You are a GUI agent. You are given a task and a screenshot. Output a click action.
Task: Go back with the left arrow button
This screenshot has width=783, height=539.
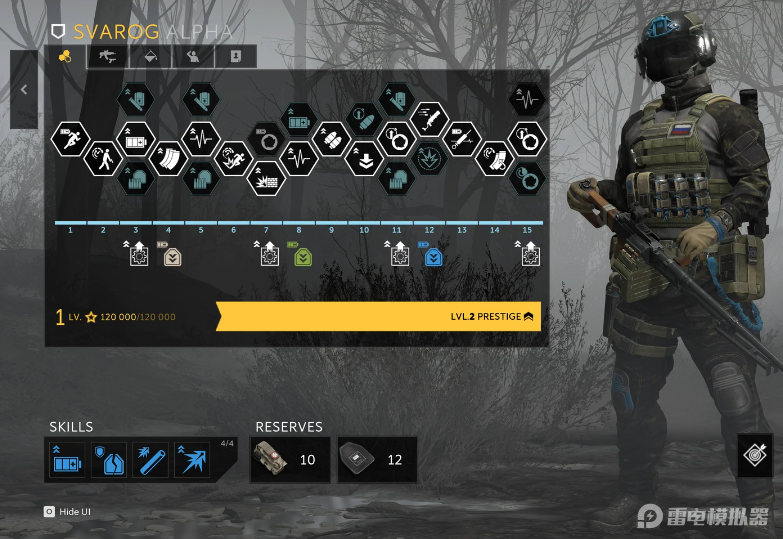[x=24, y=90]
